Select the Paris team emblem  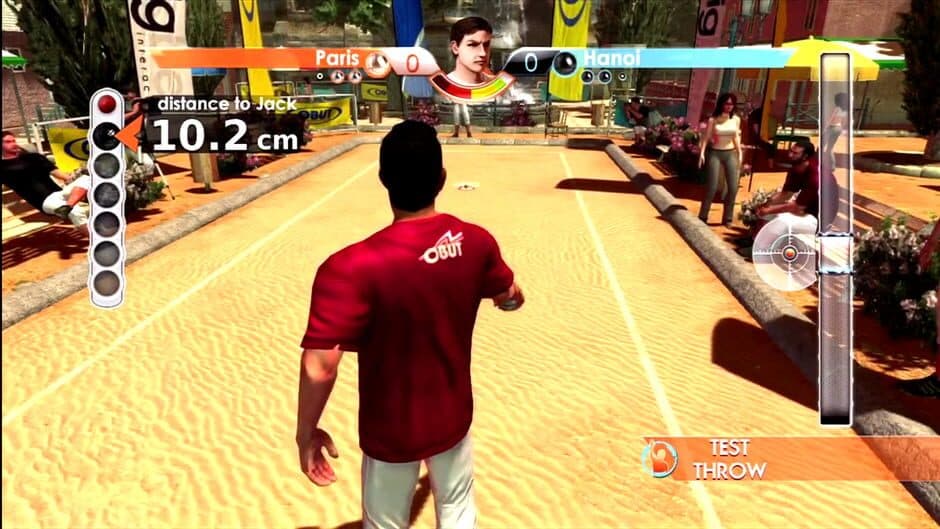pos(377,64)
